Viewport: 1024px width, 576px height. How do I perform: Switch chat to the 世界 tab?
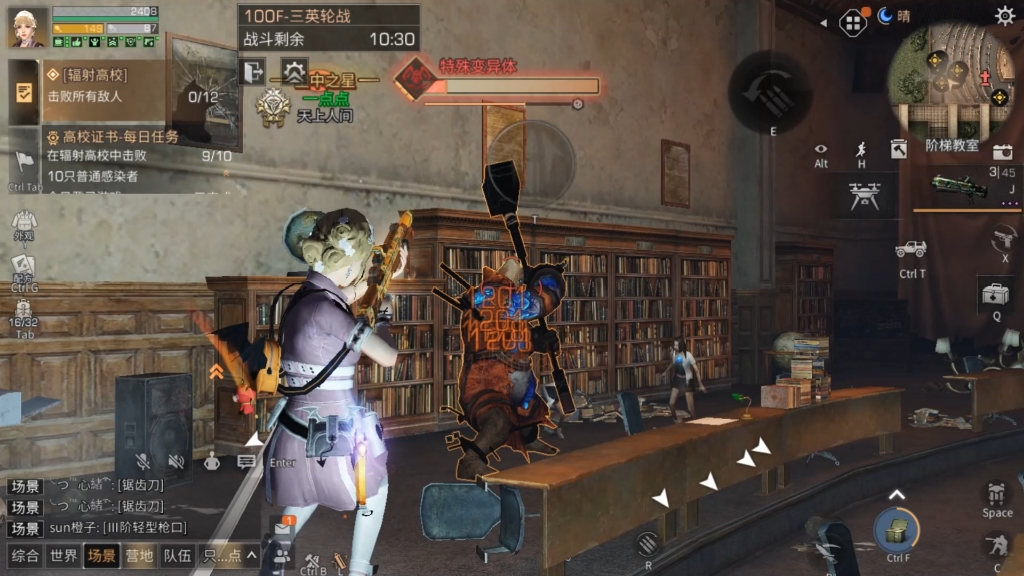pyautogui.click(x=63, y=556)
